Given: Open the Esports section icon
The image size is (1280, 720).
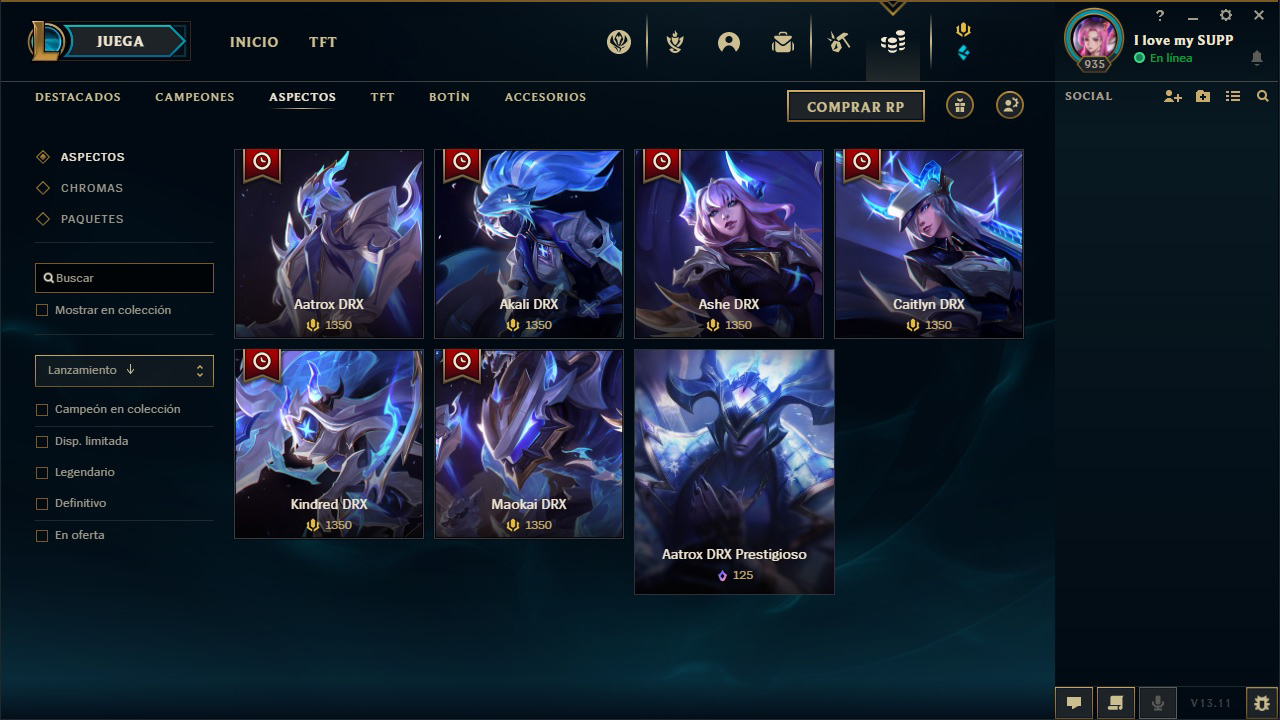Looking at the screenshot, I should tap(618, 42).
